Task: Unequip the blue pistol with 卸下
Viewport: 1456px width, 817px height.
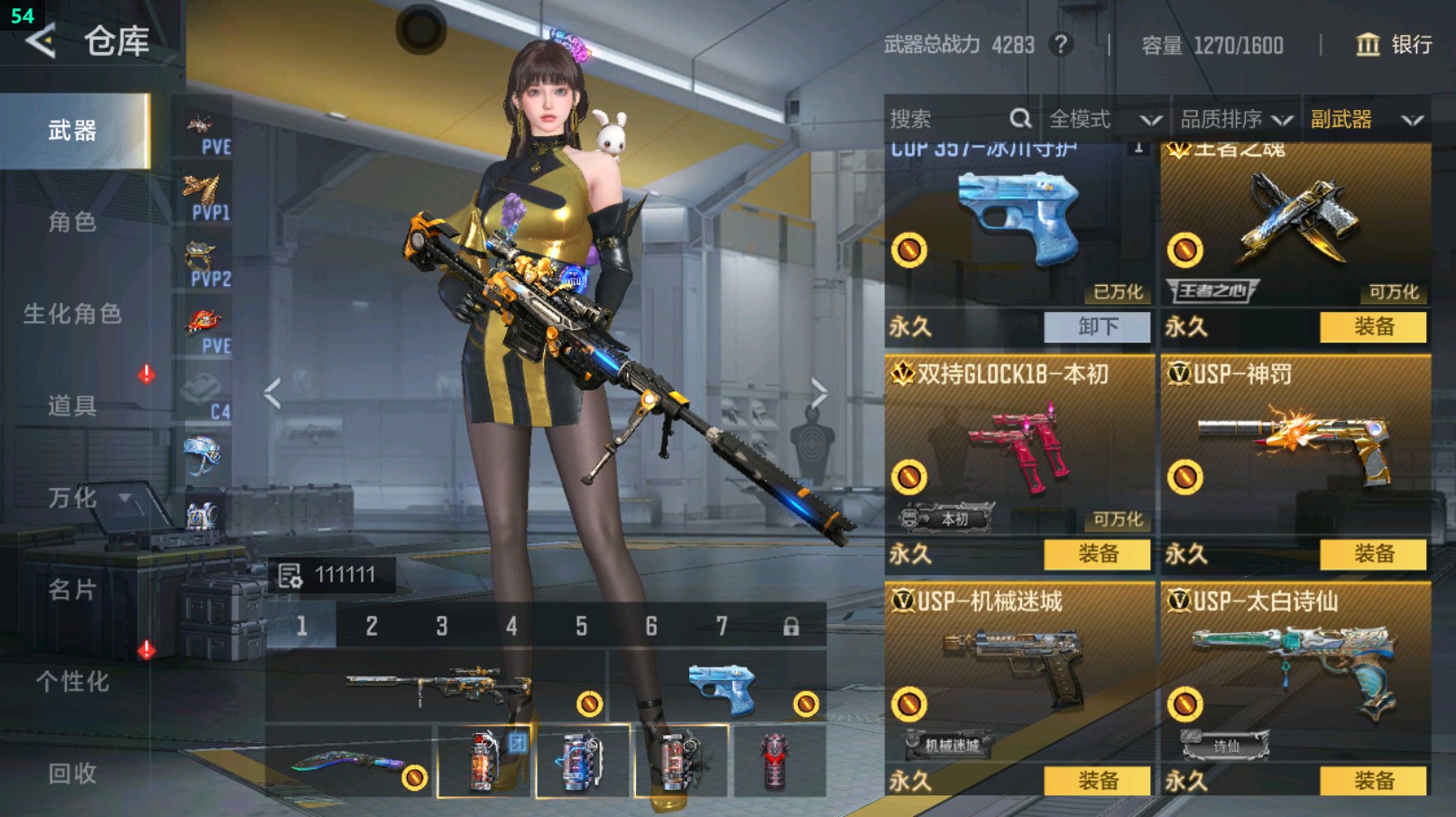Action: (1097, 326)
